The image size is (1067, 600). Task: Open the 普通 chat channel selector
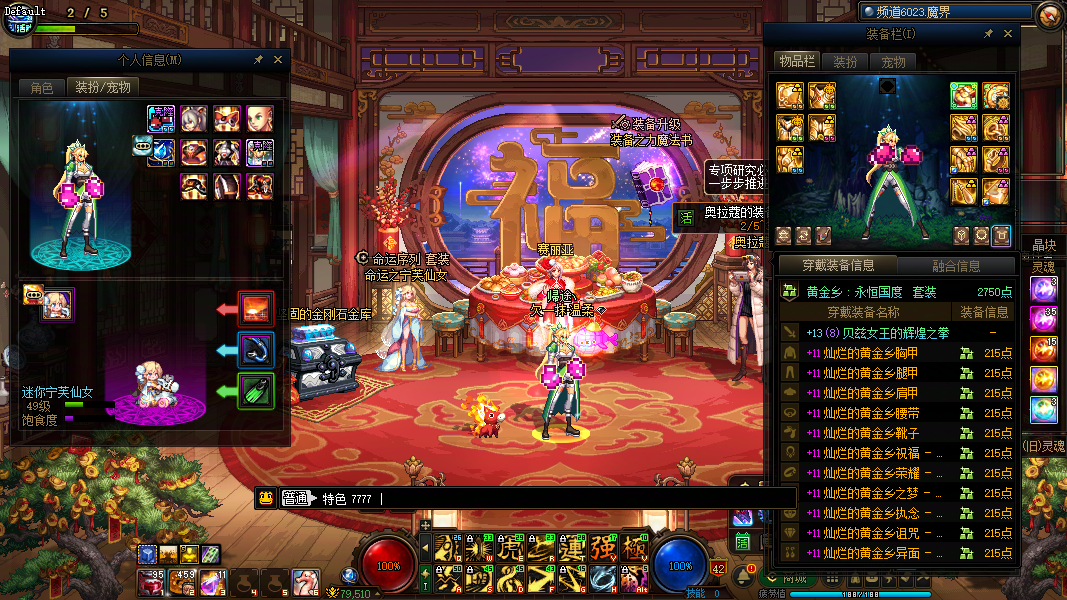(x=295, y=498)
